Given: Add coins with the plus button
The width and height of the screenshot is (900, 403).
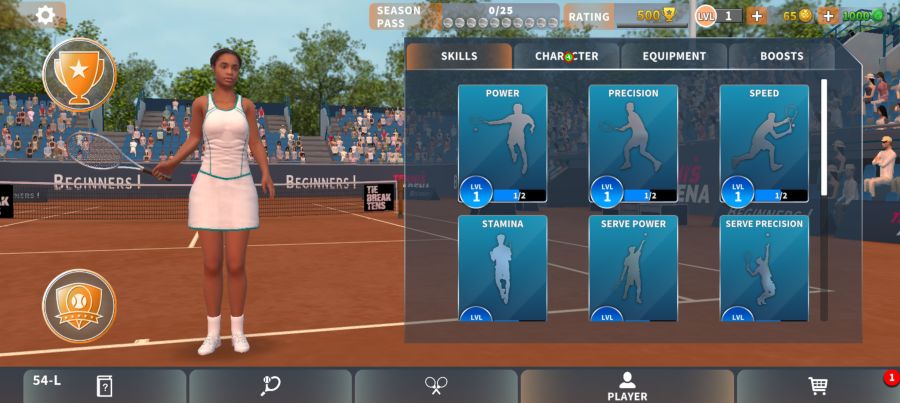Looking at the screenshot, I should (828, 16).
